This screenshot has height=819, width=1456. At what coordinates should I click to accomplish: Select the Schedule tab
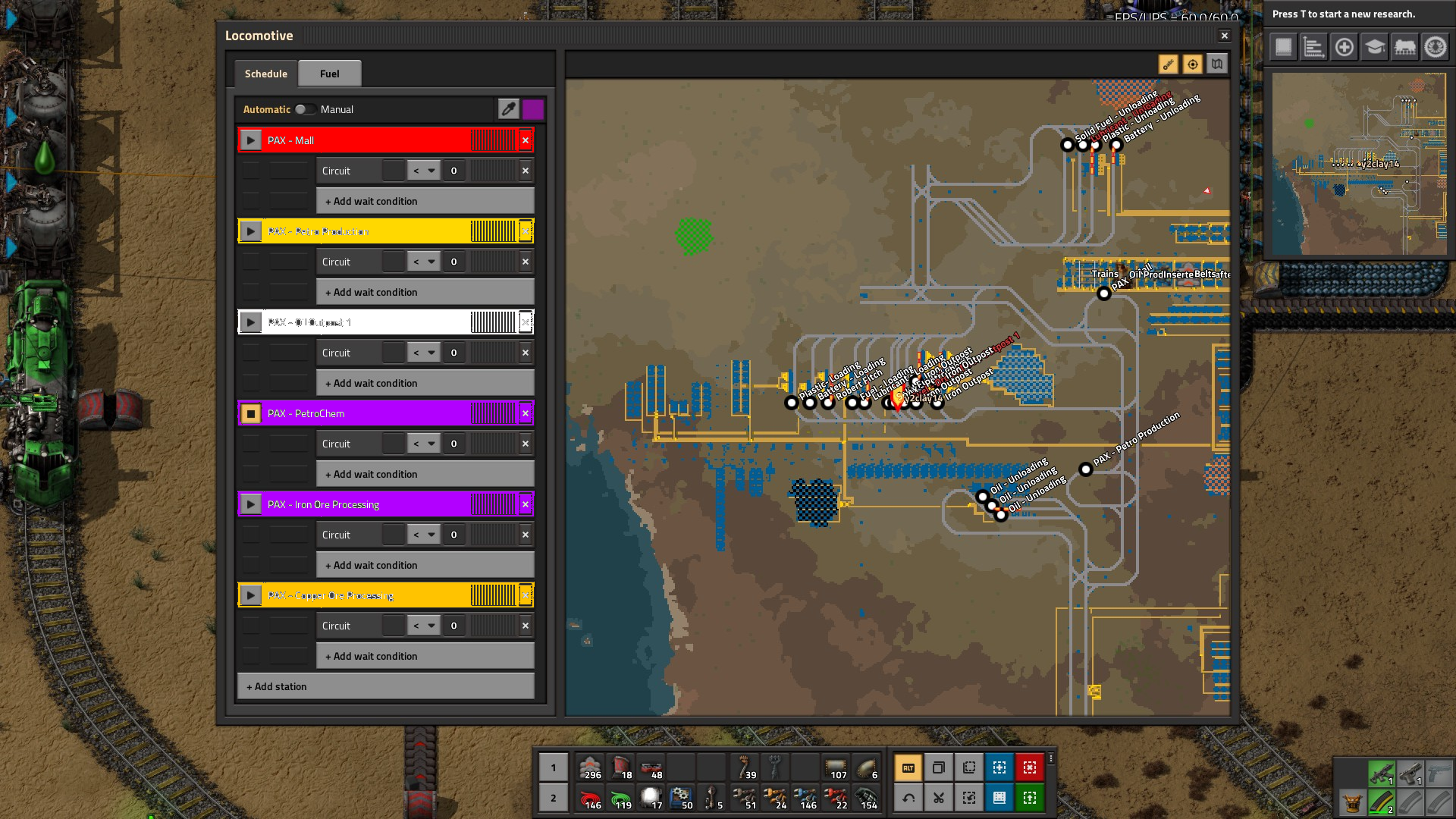click(265, 73)
